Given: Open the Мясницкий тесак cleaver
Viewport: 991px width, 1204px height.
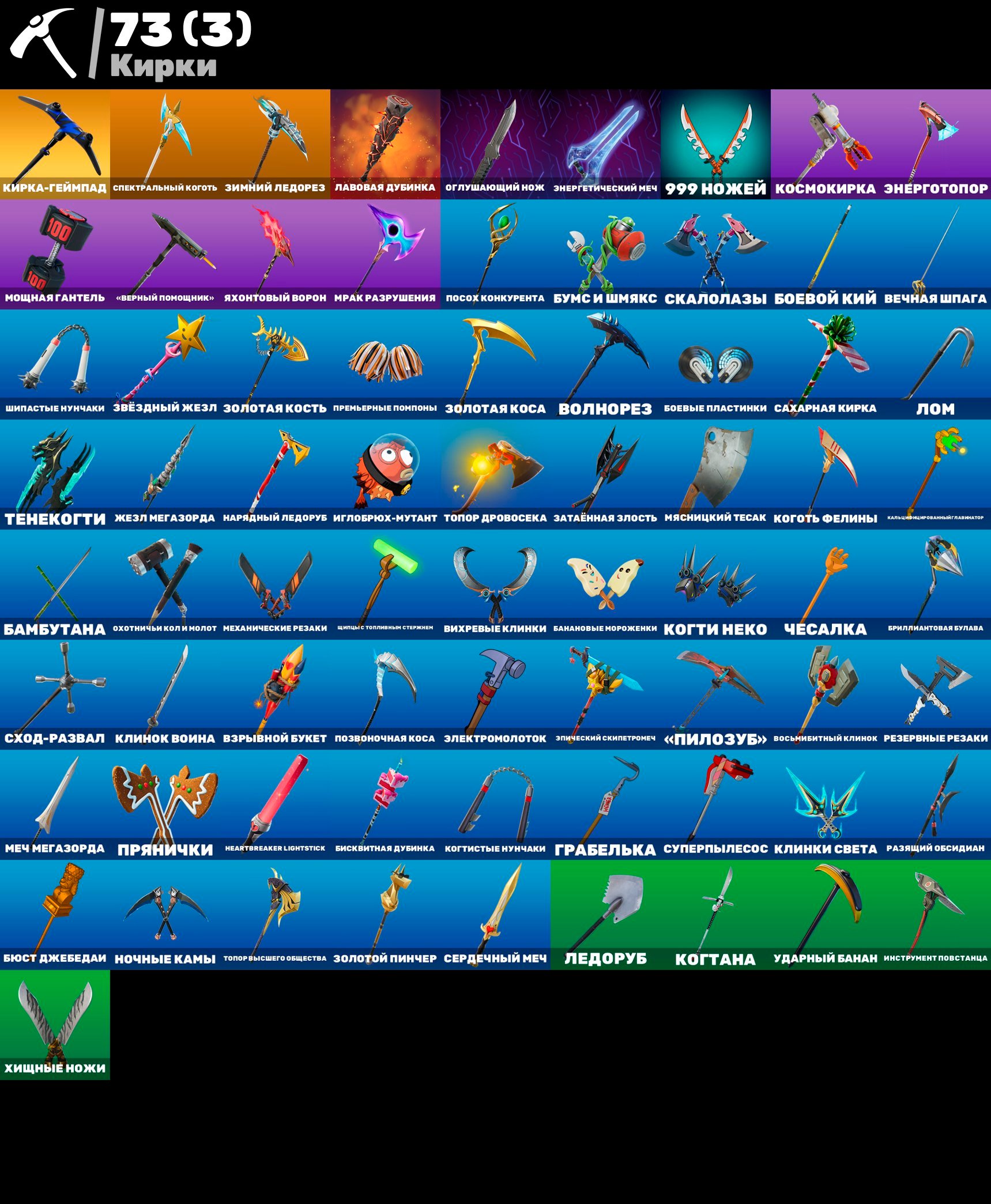Looking at the screenshot, I should (x=715, y=473).
